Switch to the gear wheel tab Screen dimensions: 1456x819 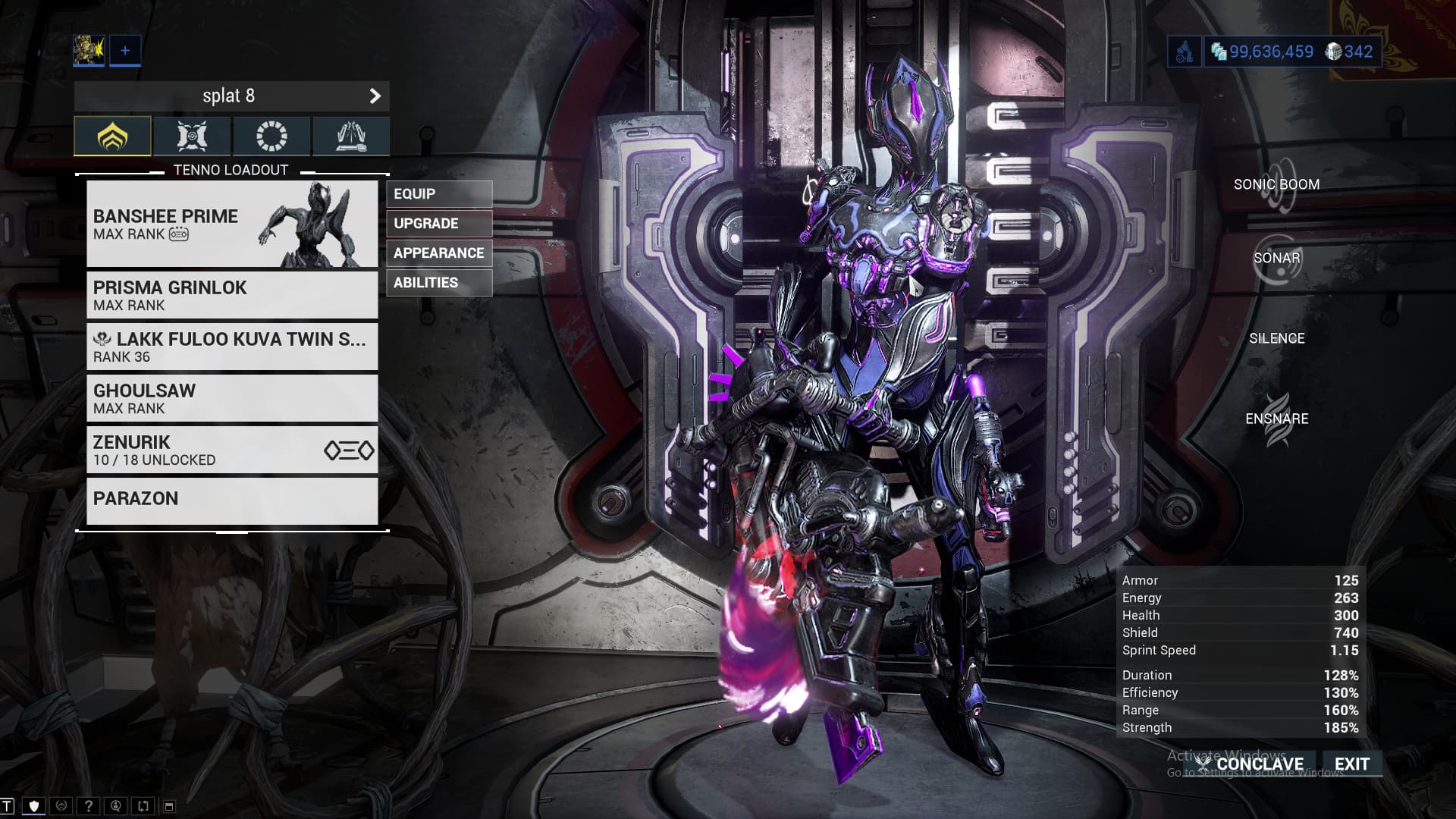coord(271,136)
